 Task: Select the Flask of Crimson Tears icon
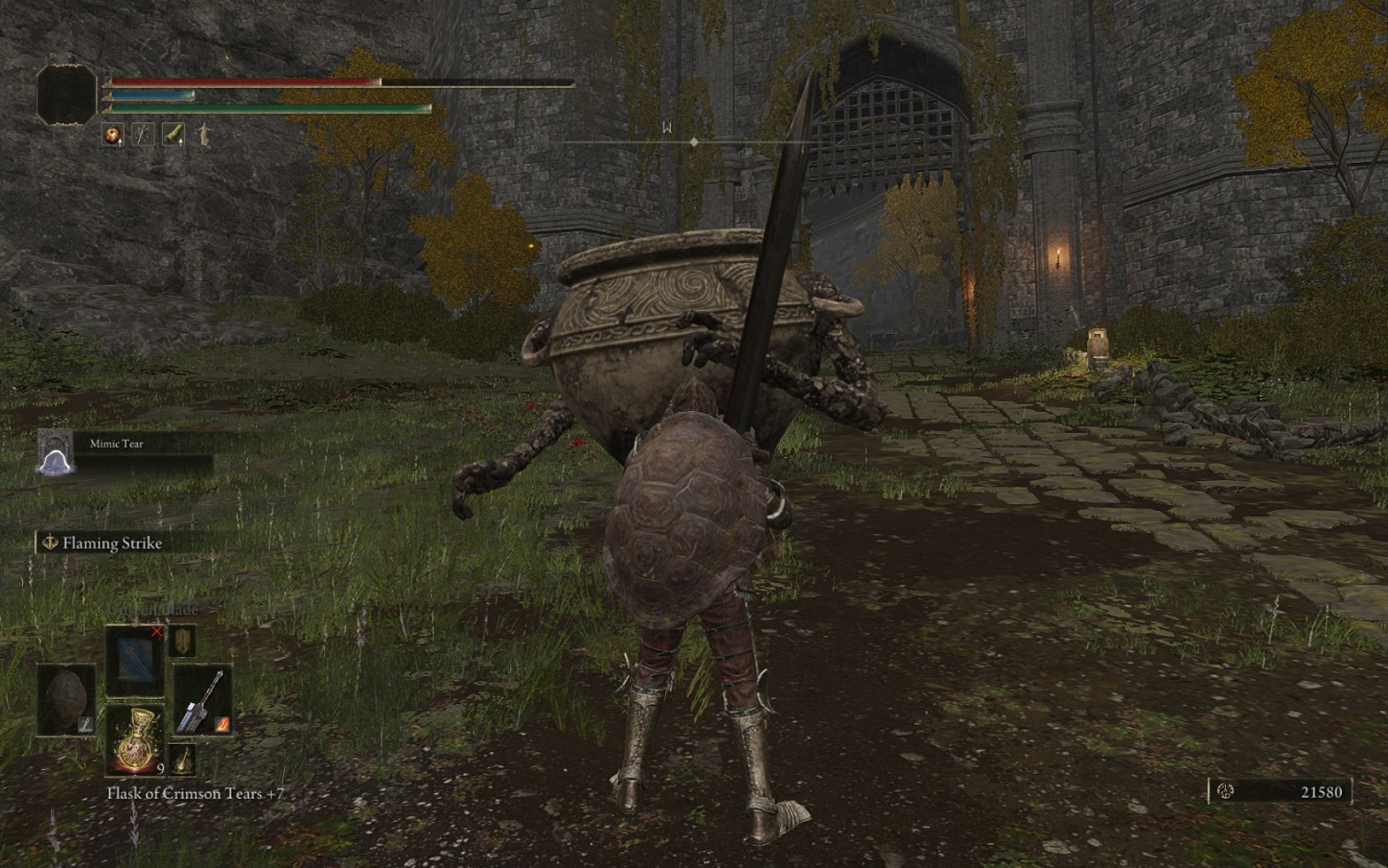pos(136,739)
